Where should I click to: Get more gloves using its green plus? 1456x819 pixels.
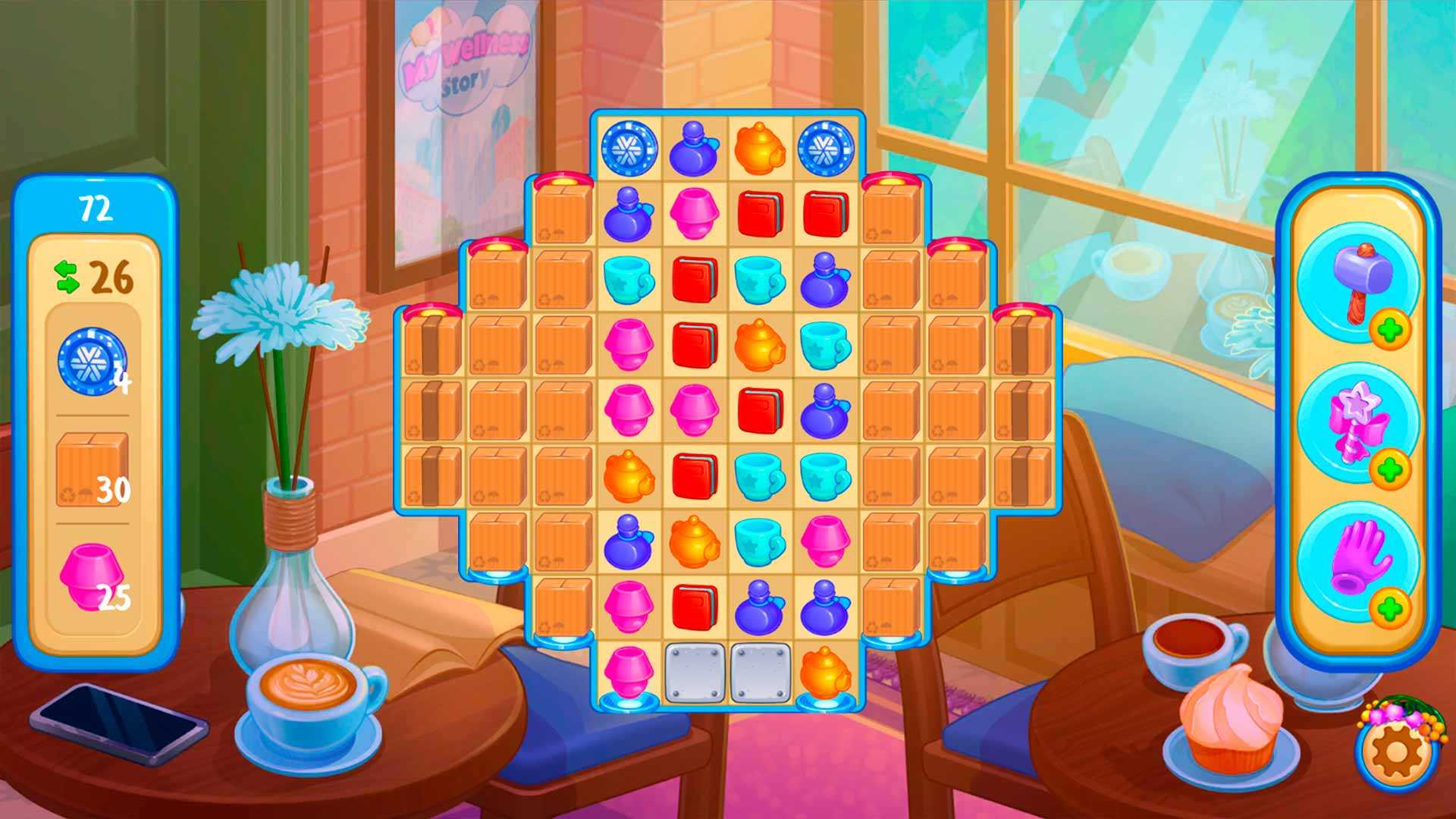[x=1389, y=609]
